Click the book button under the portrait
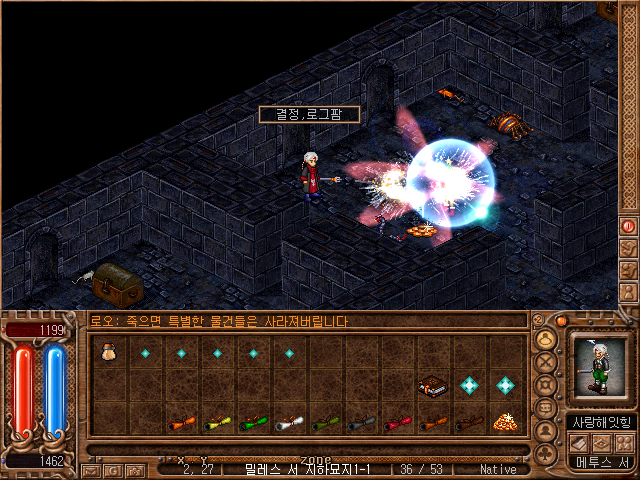 580,442
